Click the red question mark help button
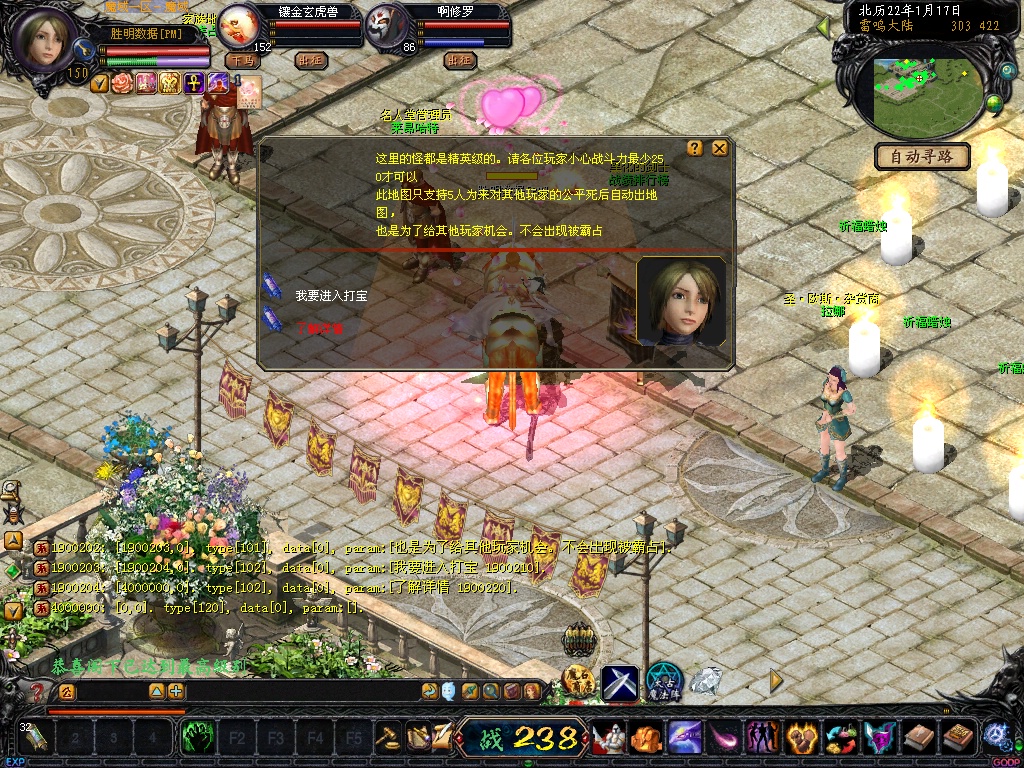This screenshot has width=1024, height=768. (38, 691)
